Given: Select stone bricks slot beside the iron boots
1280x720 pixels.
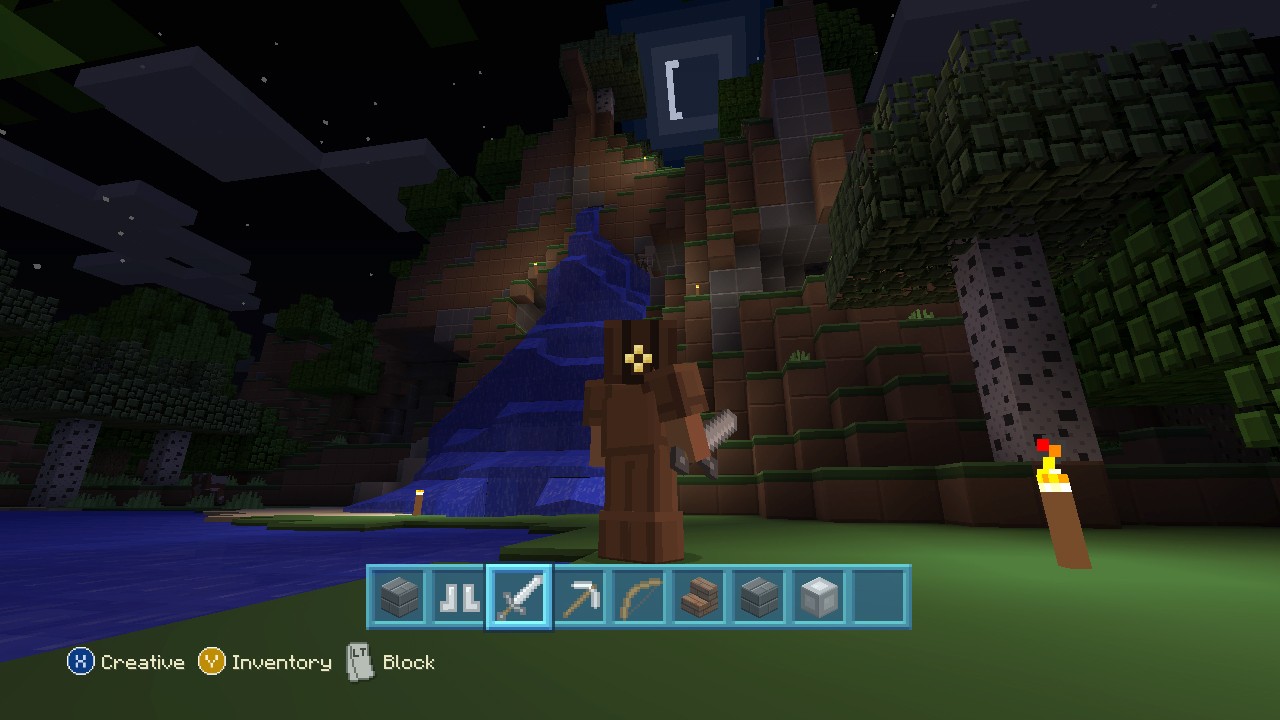Looking at the screenshot, I should (x=399, y=598).
